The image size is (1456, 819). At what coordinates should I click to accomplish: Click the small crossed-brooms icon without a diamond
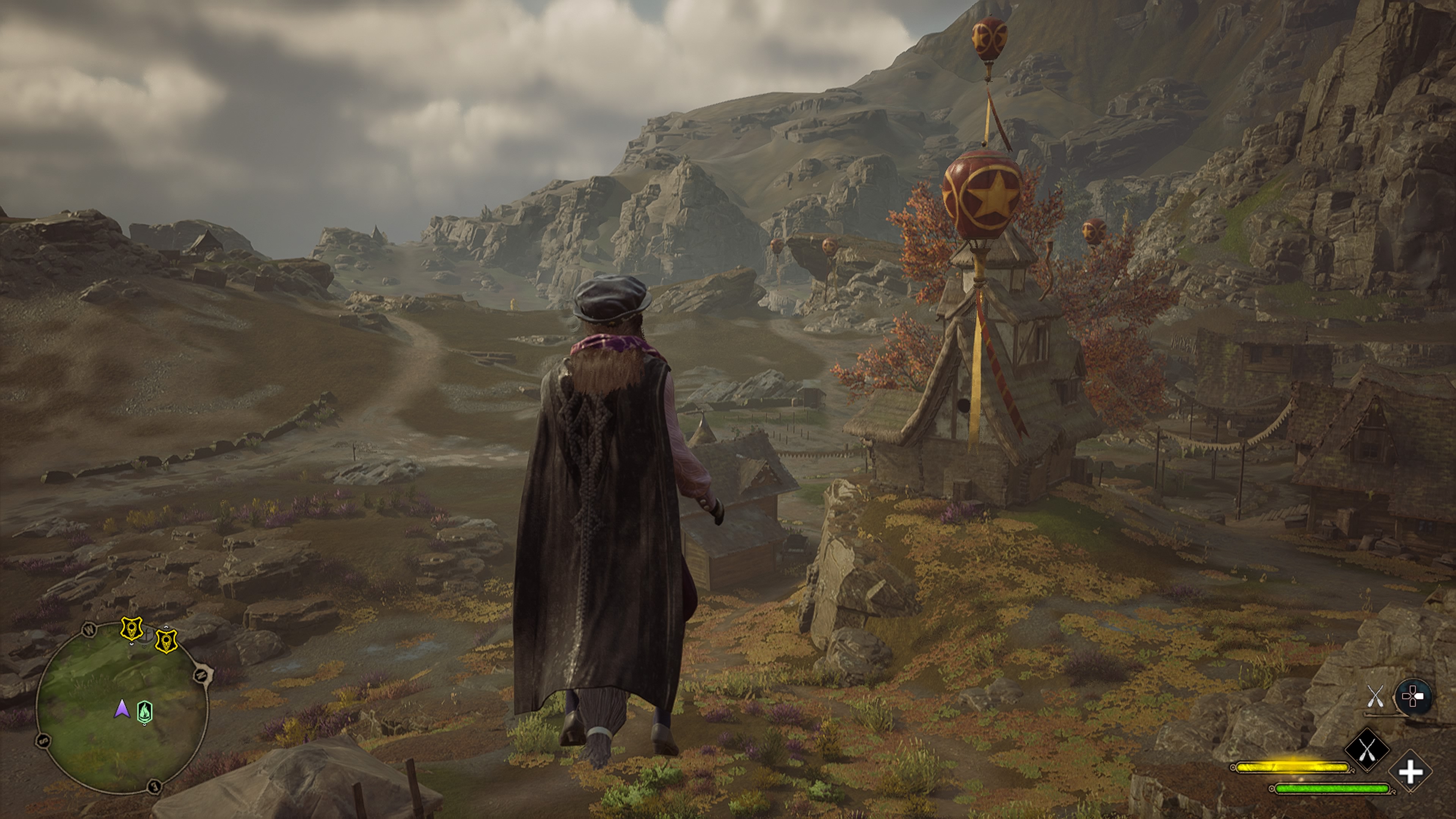tap(1374, 696)
